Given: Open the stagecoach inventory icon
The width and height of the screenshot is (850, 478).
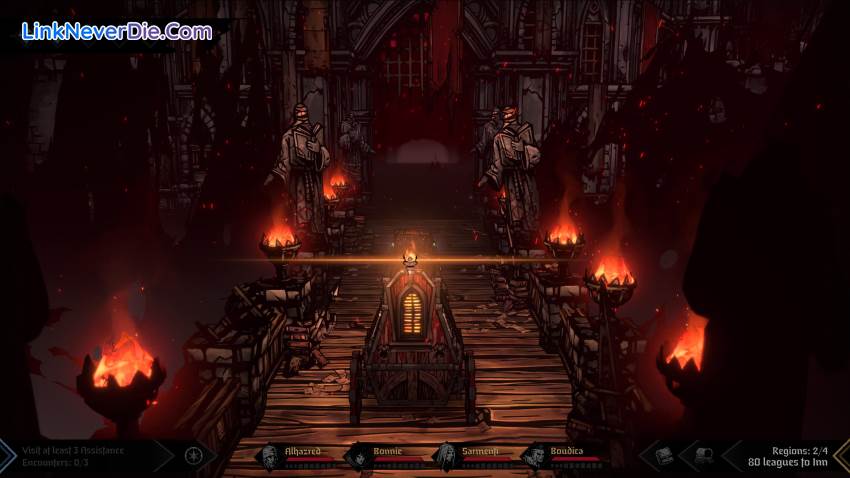Looking at the screenshot, I should 703,456.
